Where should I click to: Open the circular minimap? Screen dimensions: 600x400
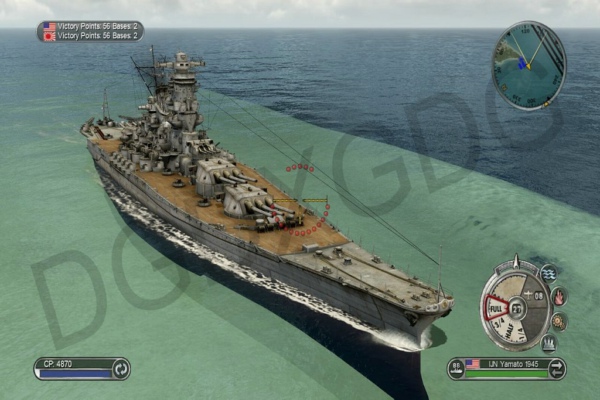pos(528,65)
